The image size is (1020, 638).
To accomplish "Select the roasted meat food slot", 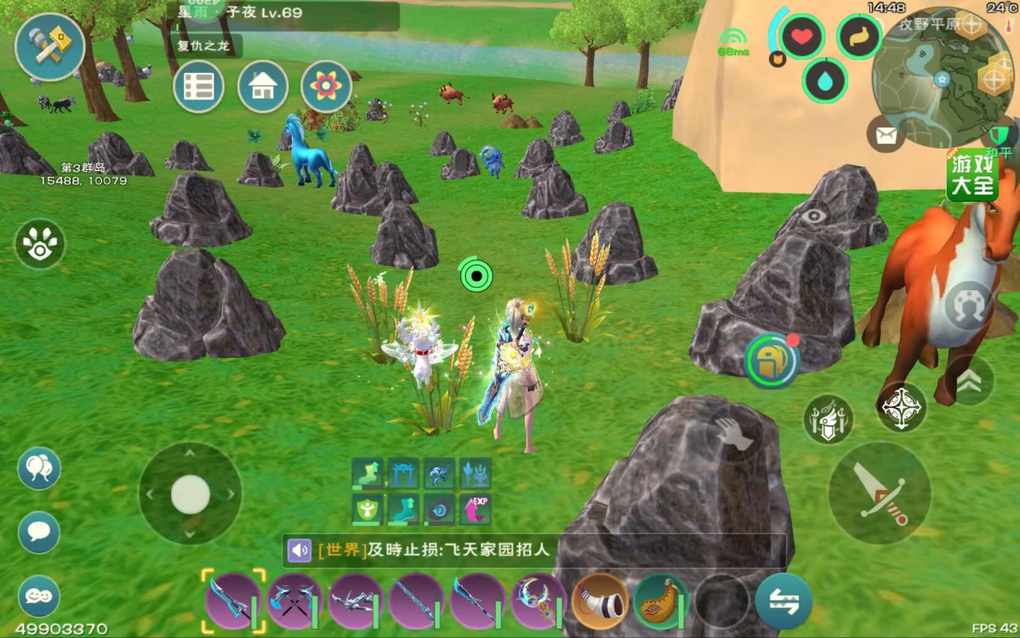I will tap(660, 600).
